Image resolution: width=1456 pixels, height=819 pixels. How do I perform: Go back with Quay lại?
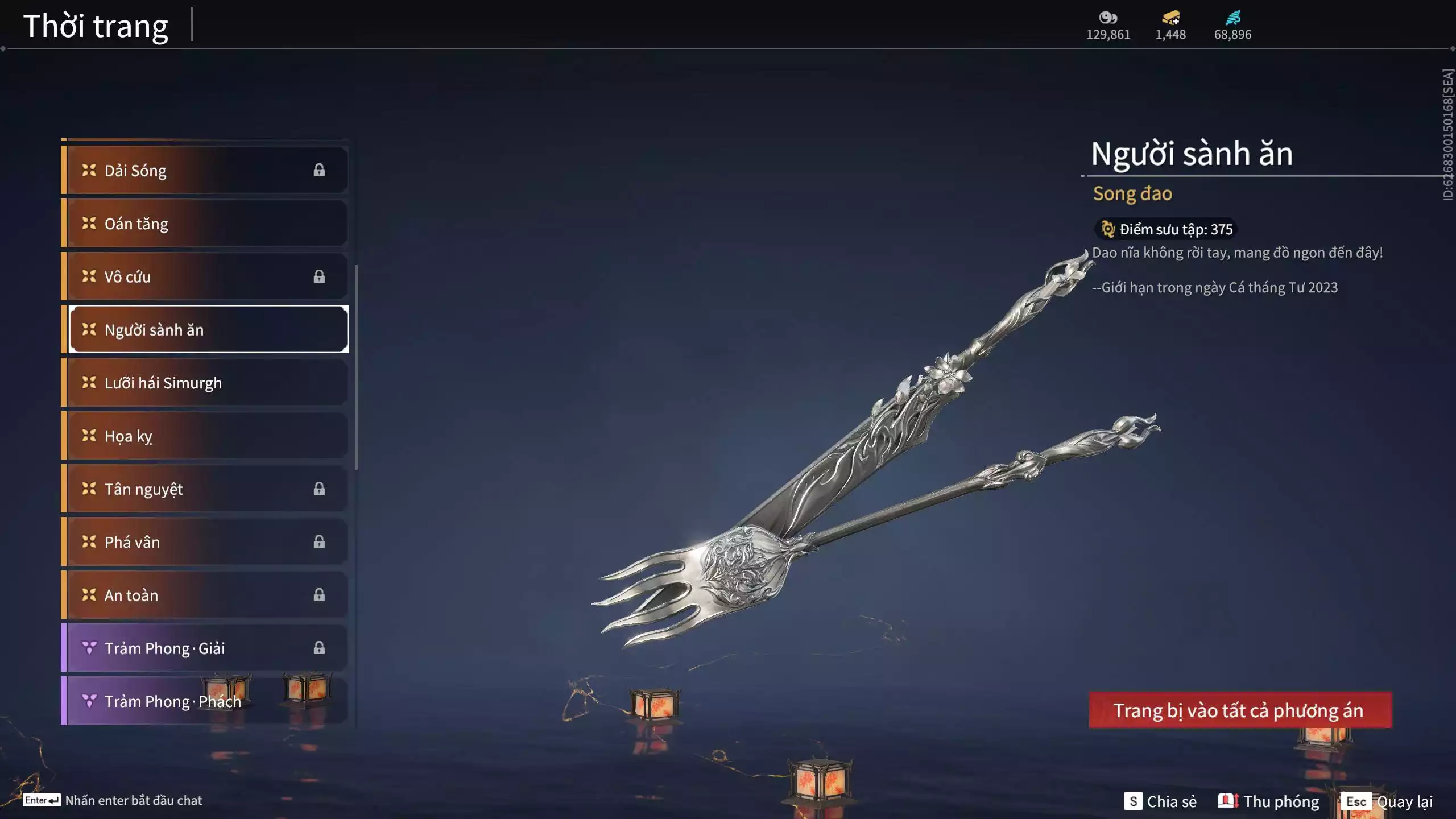click(x=1388, y=801)
